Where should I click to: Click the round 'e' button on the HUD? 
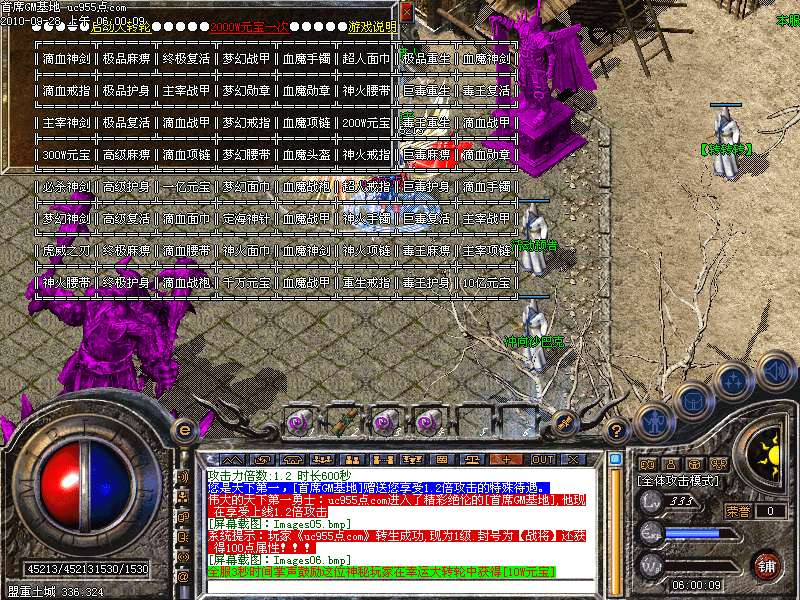coord(183,428)
